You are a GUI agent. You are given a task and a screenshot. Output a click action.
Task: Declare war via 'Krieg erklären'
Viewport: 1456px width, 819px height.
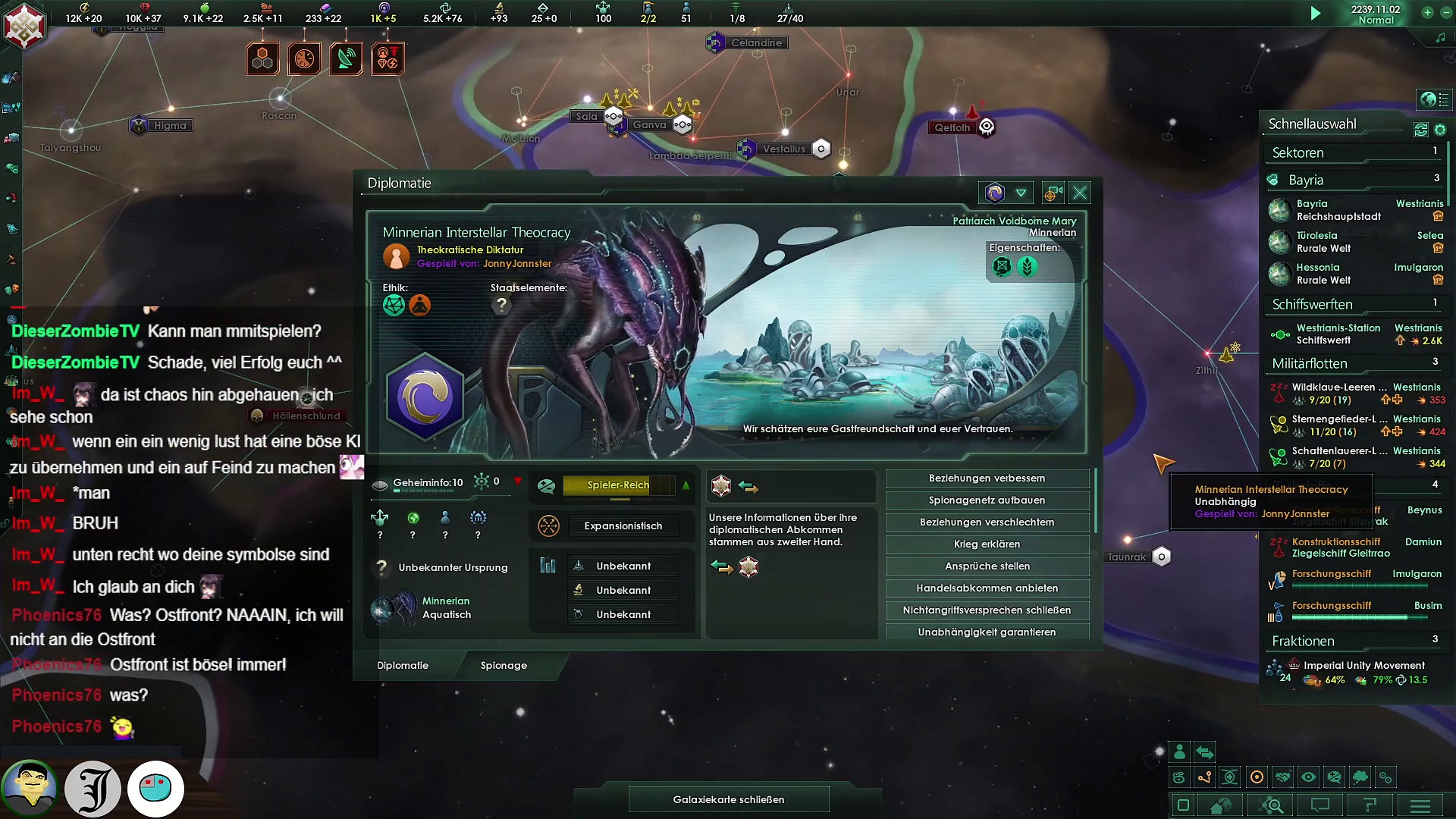click(x=987, y=544)
